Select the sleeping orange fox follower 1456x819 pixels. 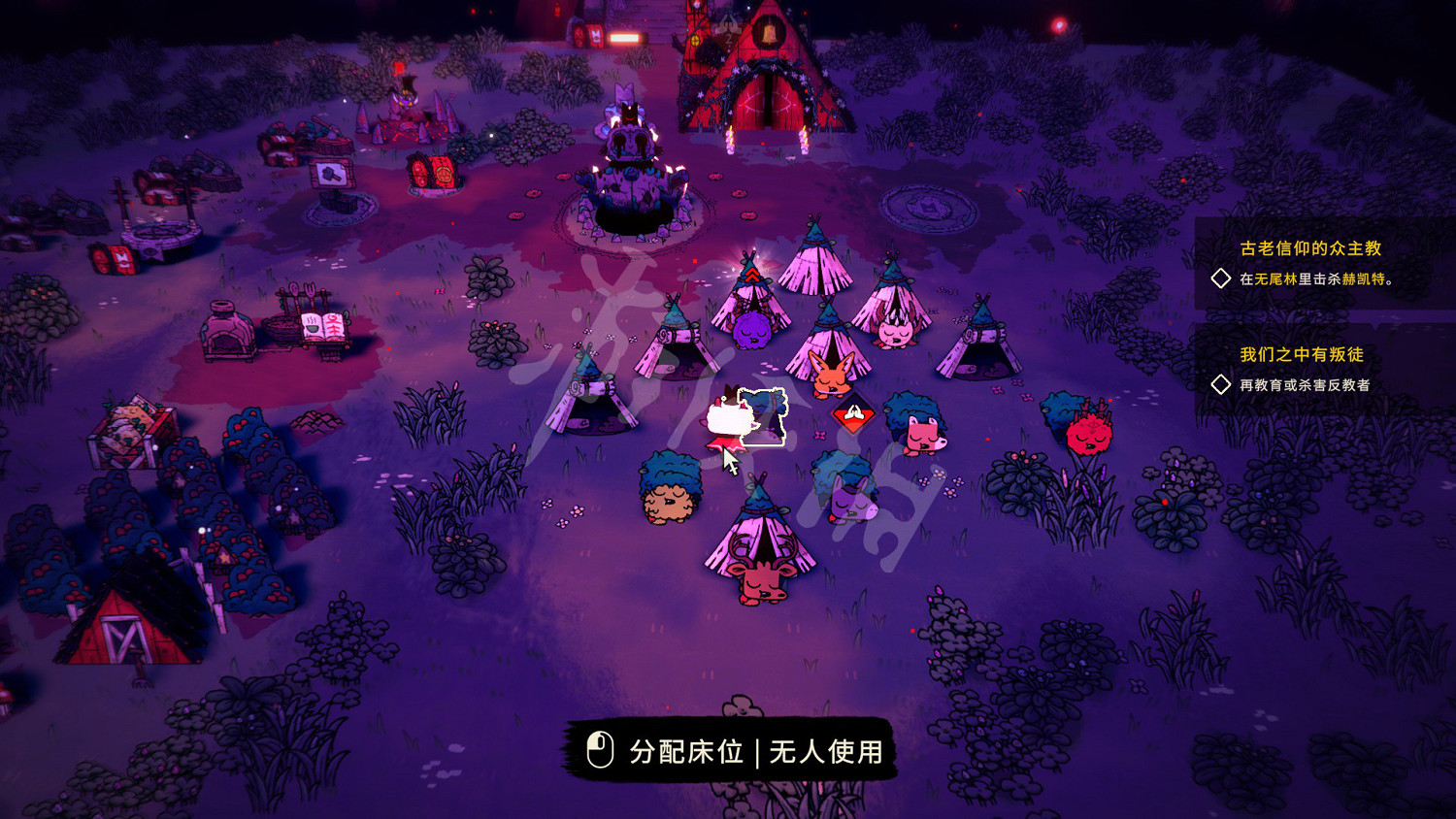(831, 378)
